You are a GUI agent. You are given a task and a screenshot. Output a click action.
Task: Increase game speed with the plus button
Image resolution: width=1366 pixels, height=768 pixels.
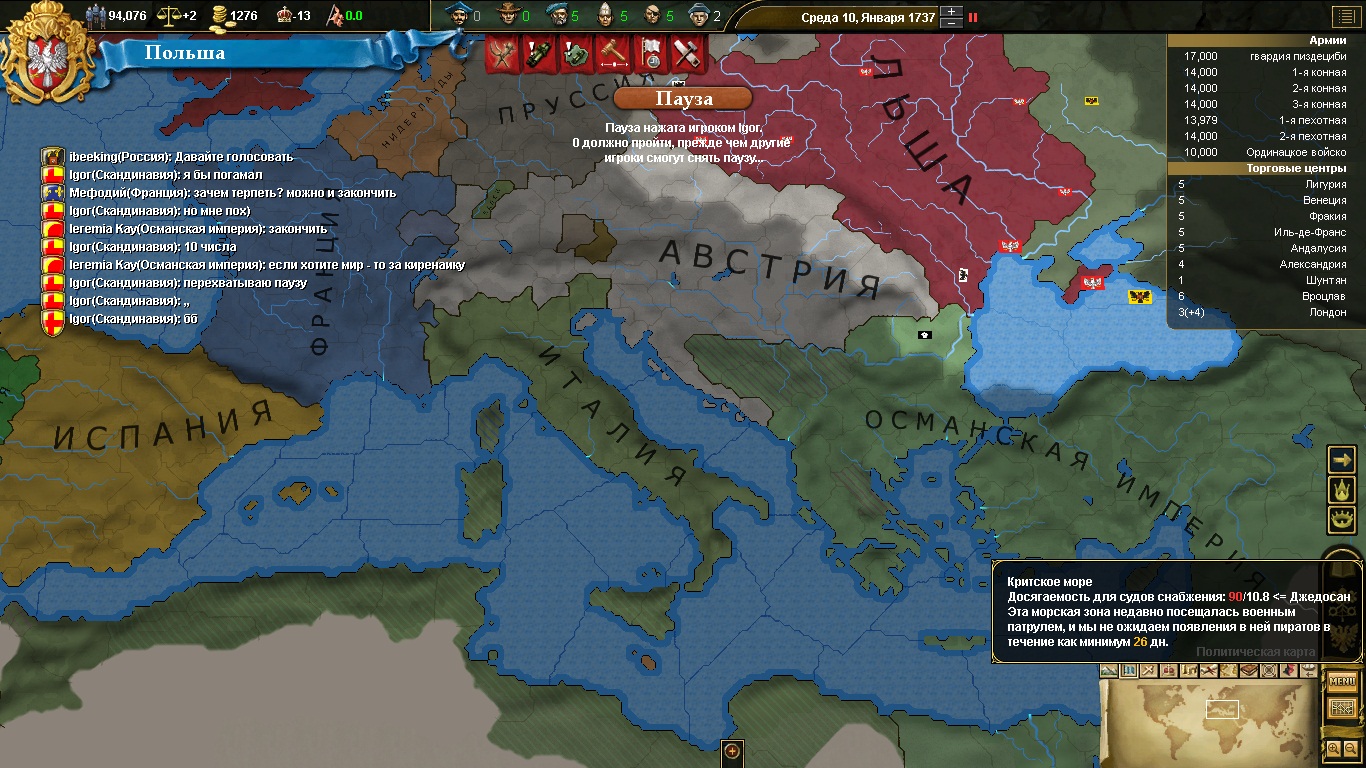point(953,12)
